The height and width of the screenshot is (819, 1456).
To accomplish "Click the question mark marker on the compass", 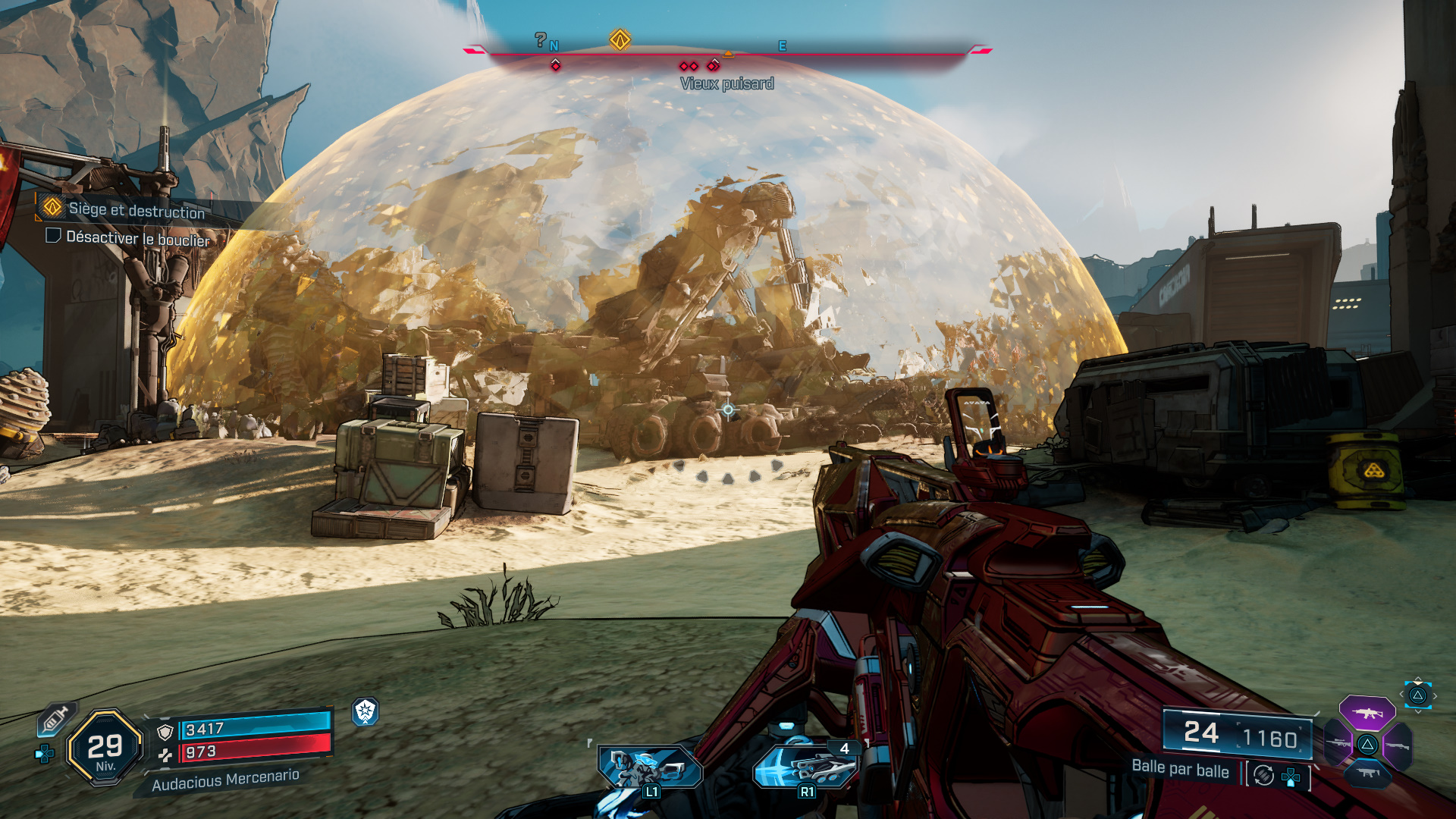I will click(541, 40).
